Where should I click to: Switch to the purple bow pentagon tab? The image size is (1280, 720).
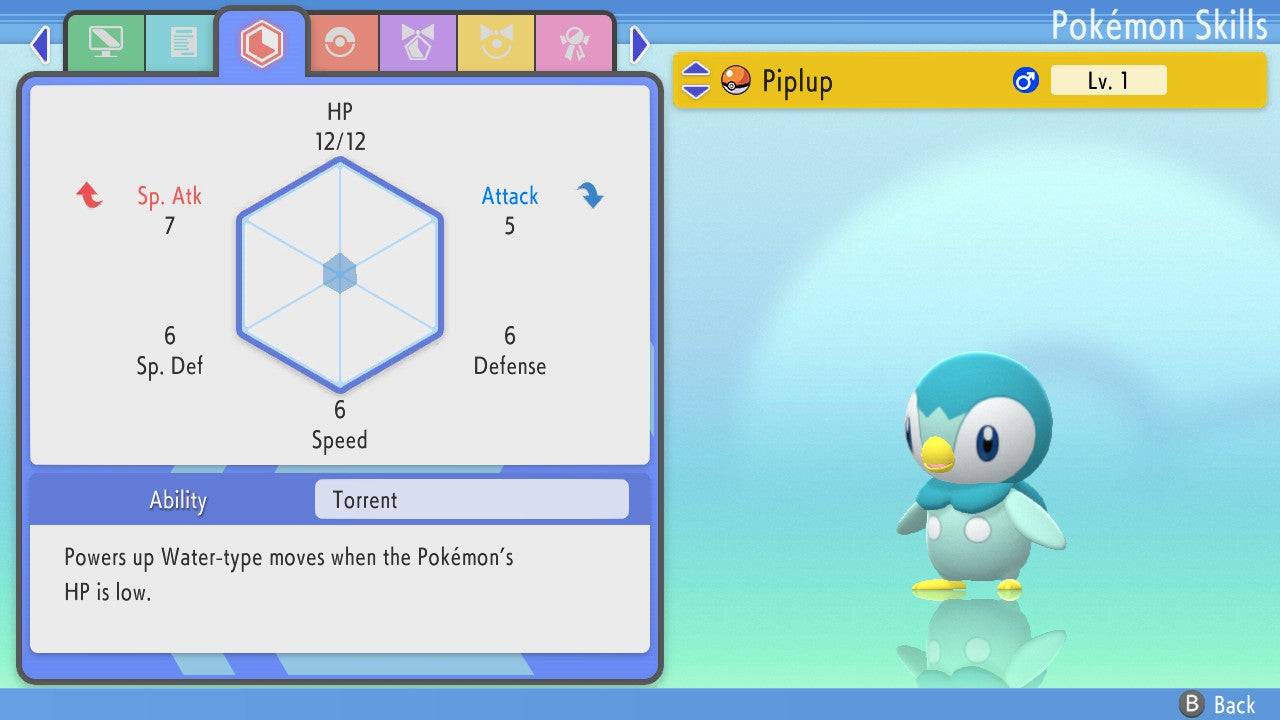[x=417, y=42]
